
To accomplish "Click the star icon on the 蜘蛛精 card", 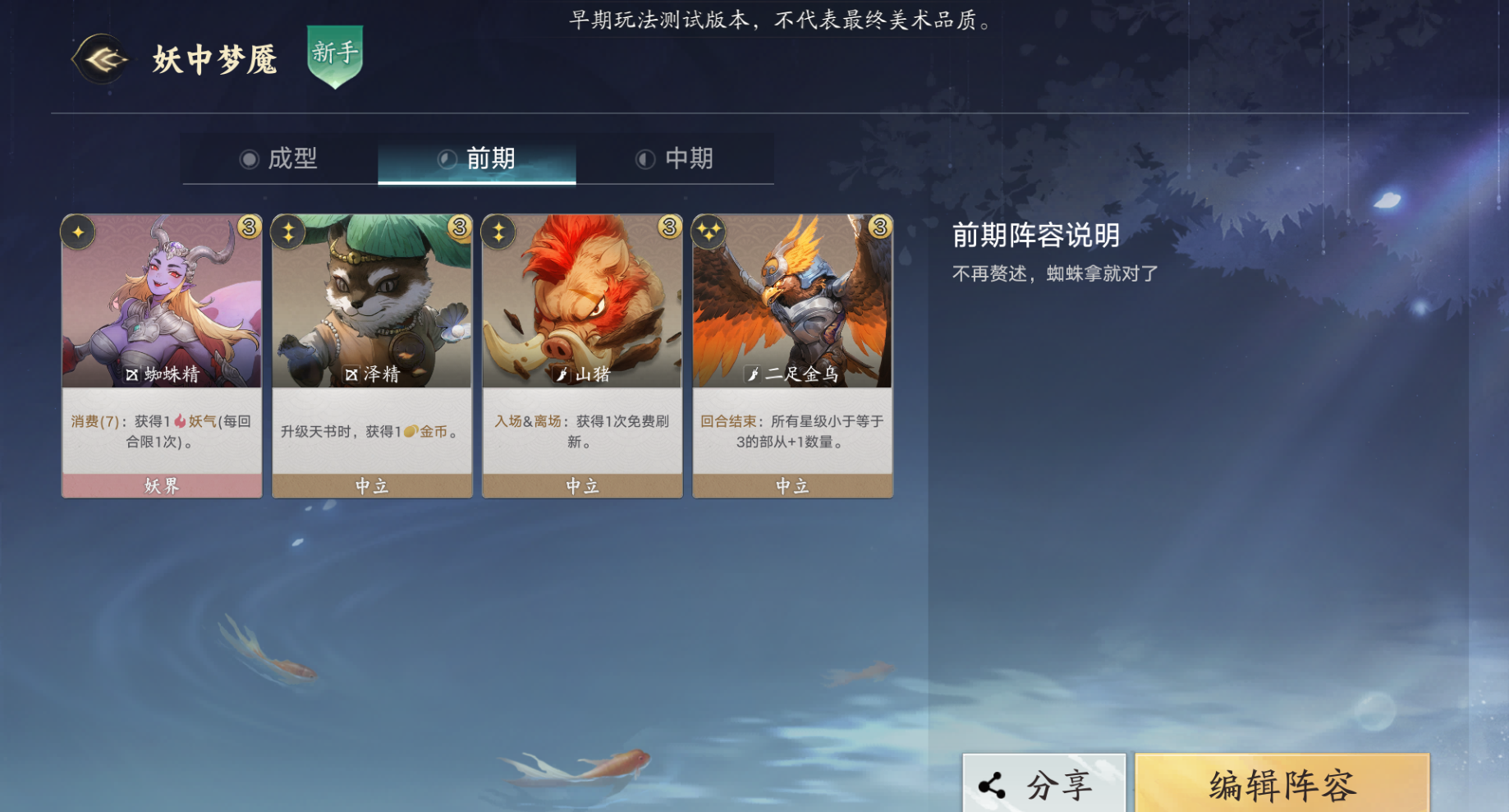I will [x=78, y=232].
